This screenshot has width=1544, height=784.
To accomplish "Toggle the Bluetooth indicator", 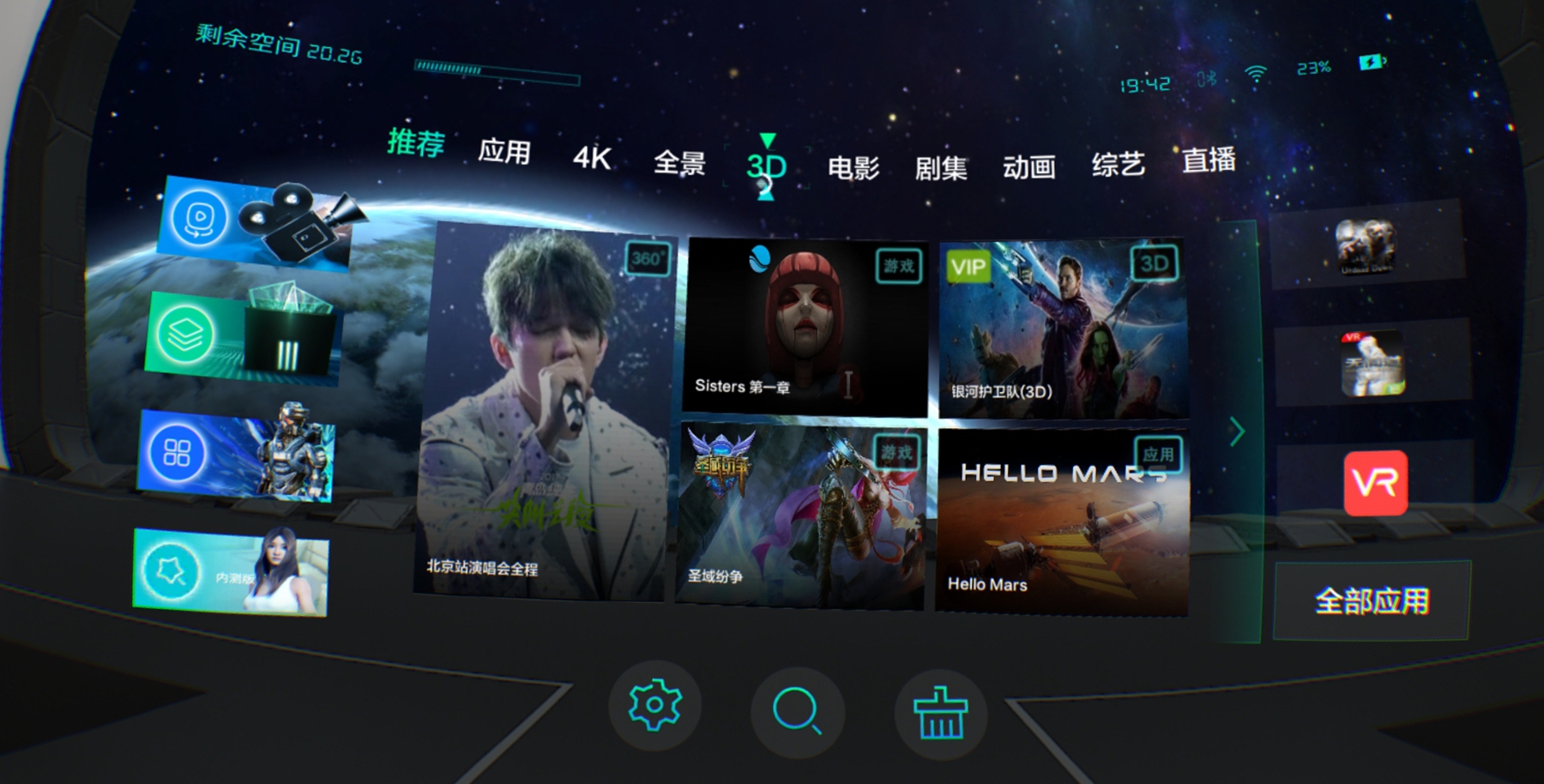I will (x=1205, y=77).
